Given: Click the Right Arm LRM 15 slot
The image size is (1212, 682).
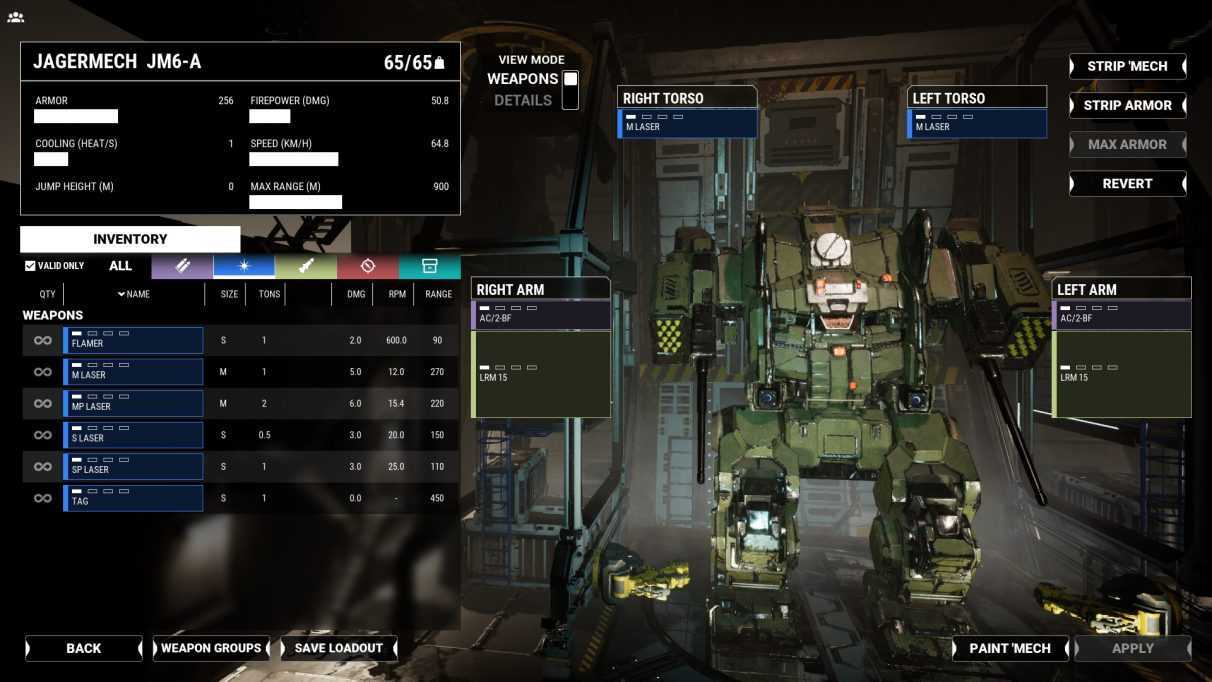Looking at the screenshot, I should coord(541,374).
